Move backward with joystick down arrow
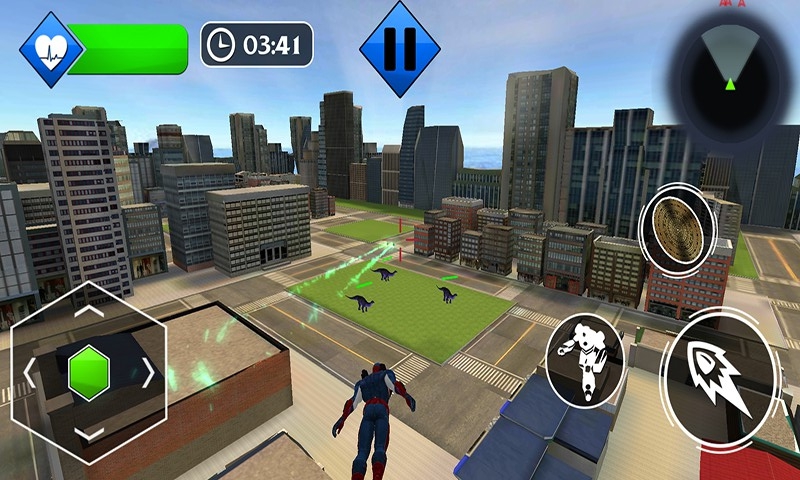Screen dimensions: 800x480 pos(88,433)
